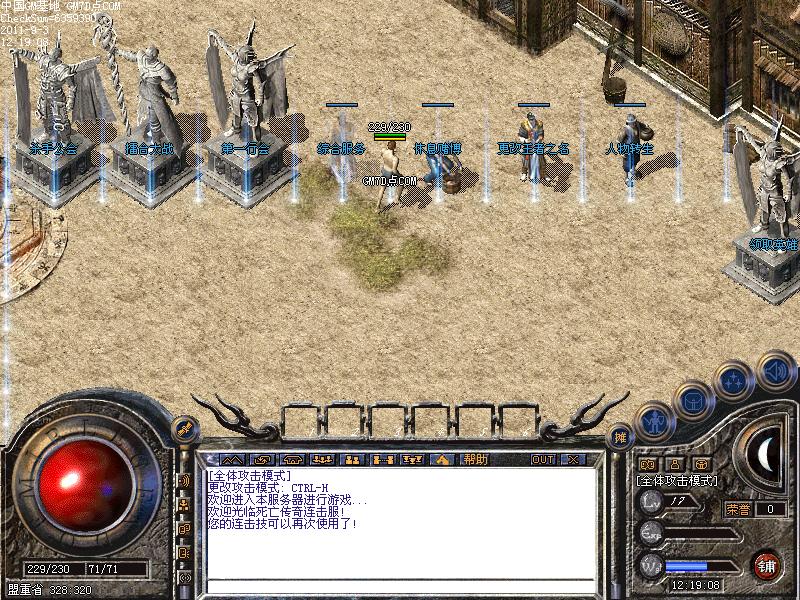Click the 荣誉 honor label

pyautogui.click(x=737, y=509)
